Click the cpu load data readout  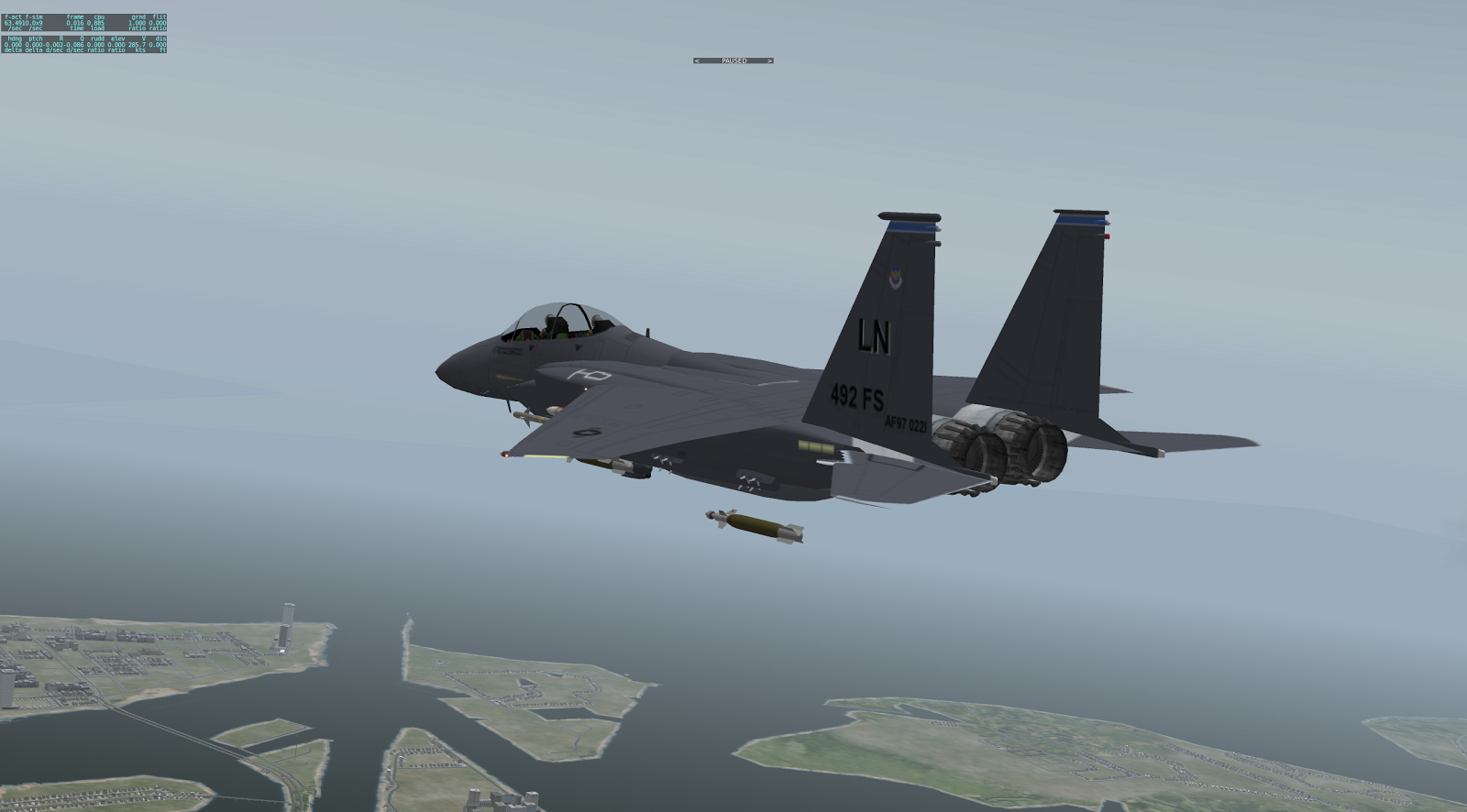pyautogui.click(x=95, y=23)
